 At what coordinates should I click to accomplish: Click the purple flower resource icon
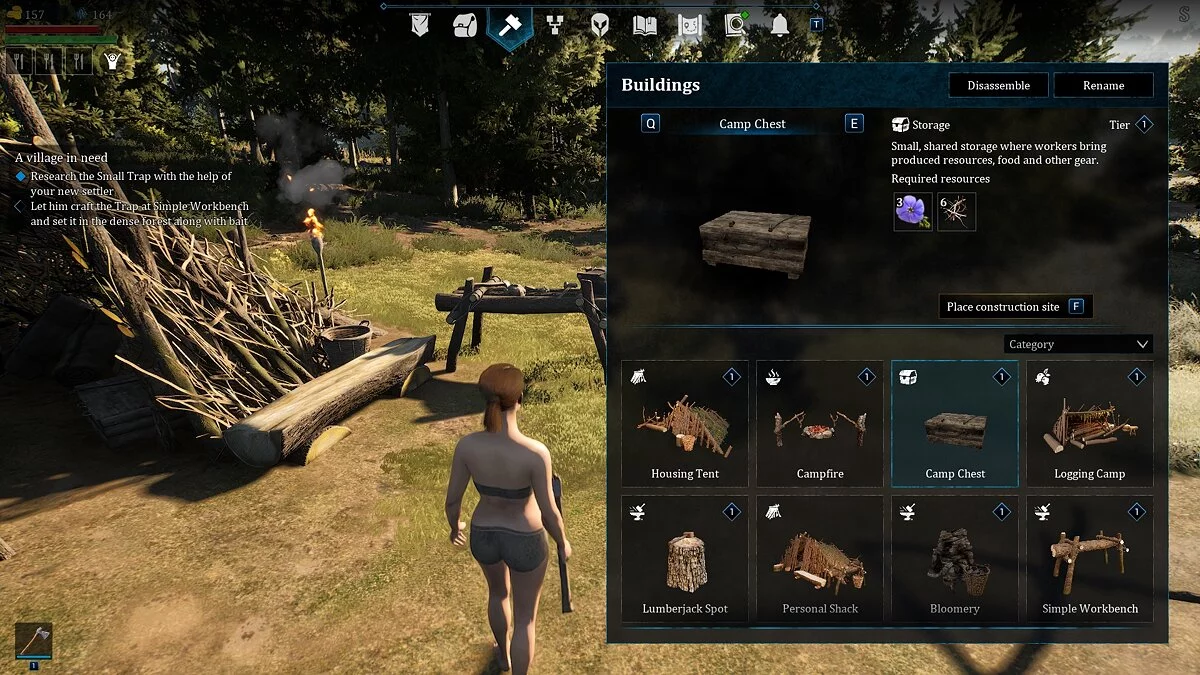click(912, 212)
